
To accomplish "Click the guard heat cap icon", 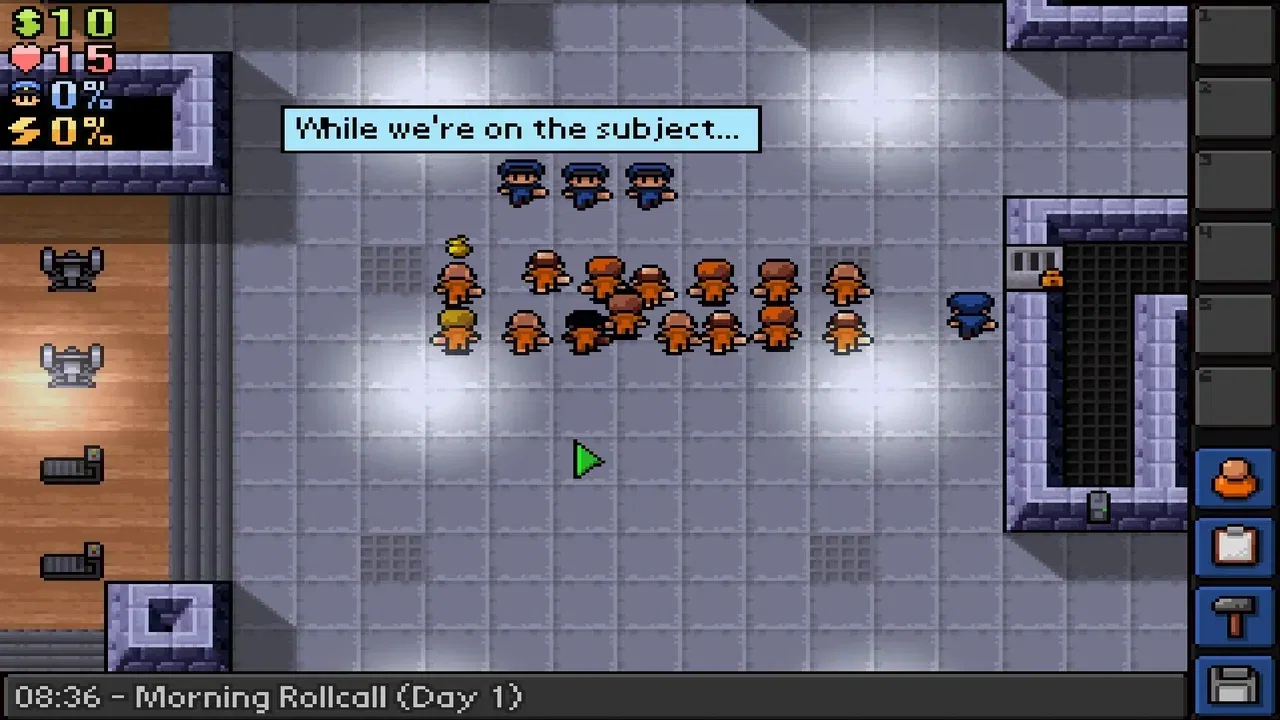I will (25, 94).
